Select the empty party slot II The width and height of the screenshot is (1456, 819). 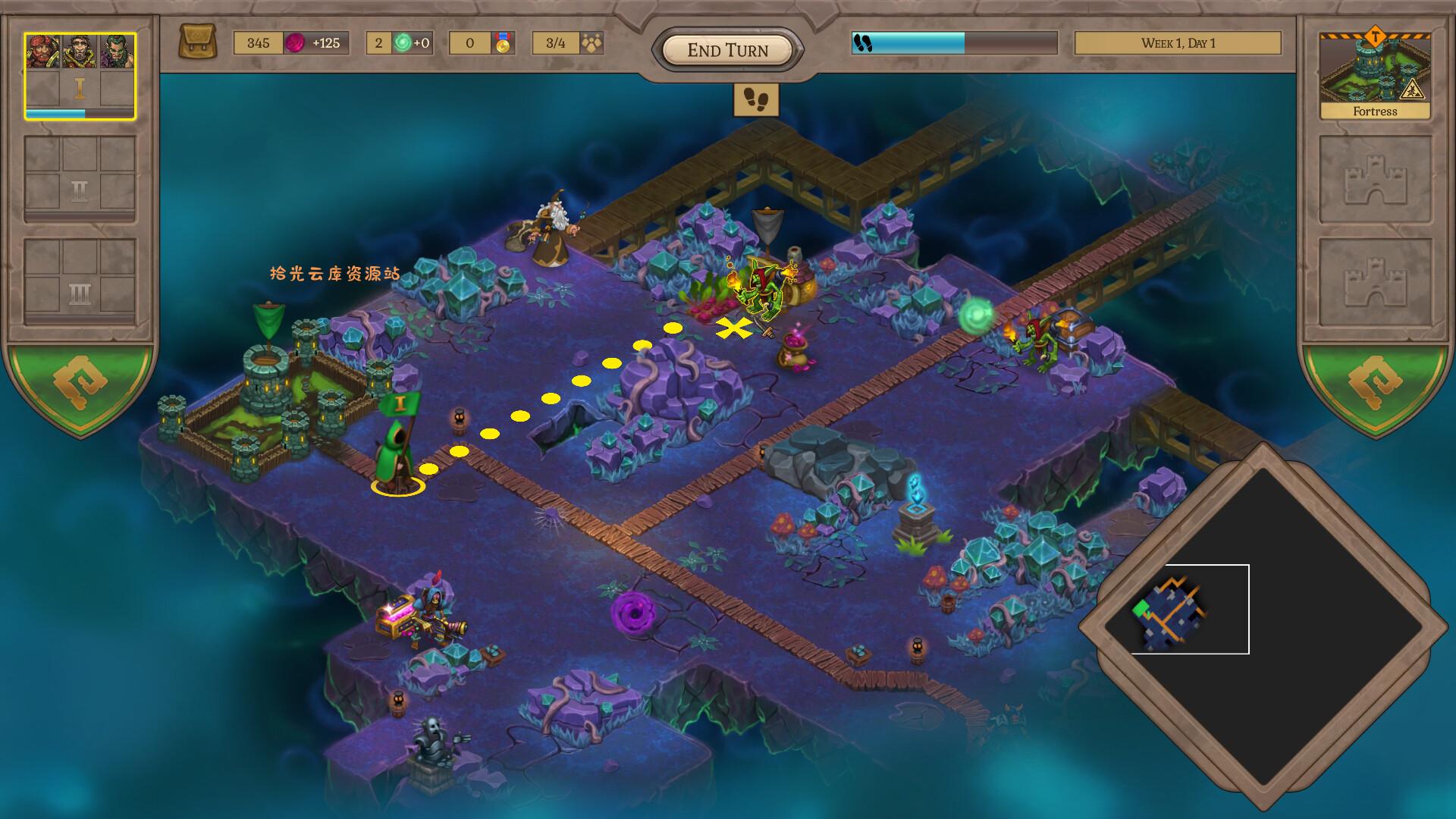pos(80,178)
